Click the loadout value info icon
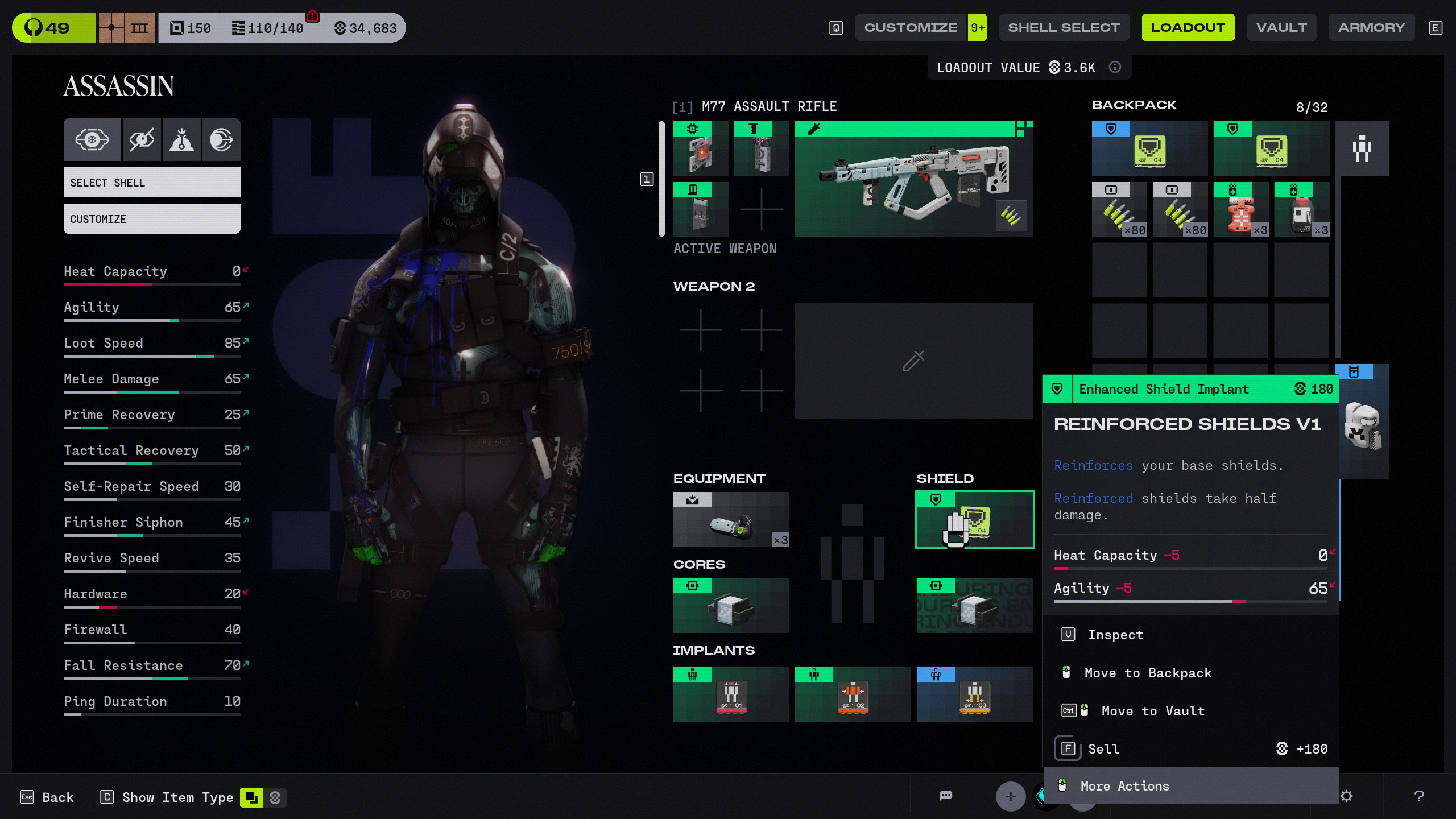 (1115, 67)
